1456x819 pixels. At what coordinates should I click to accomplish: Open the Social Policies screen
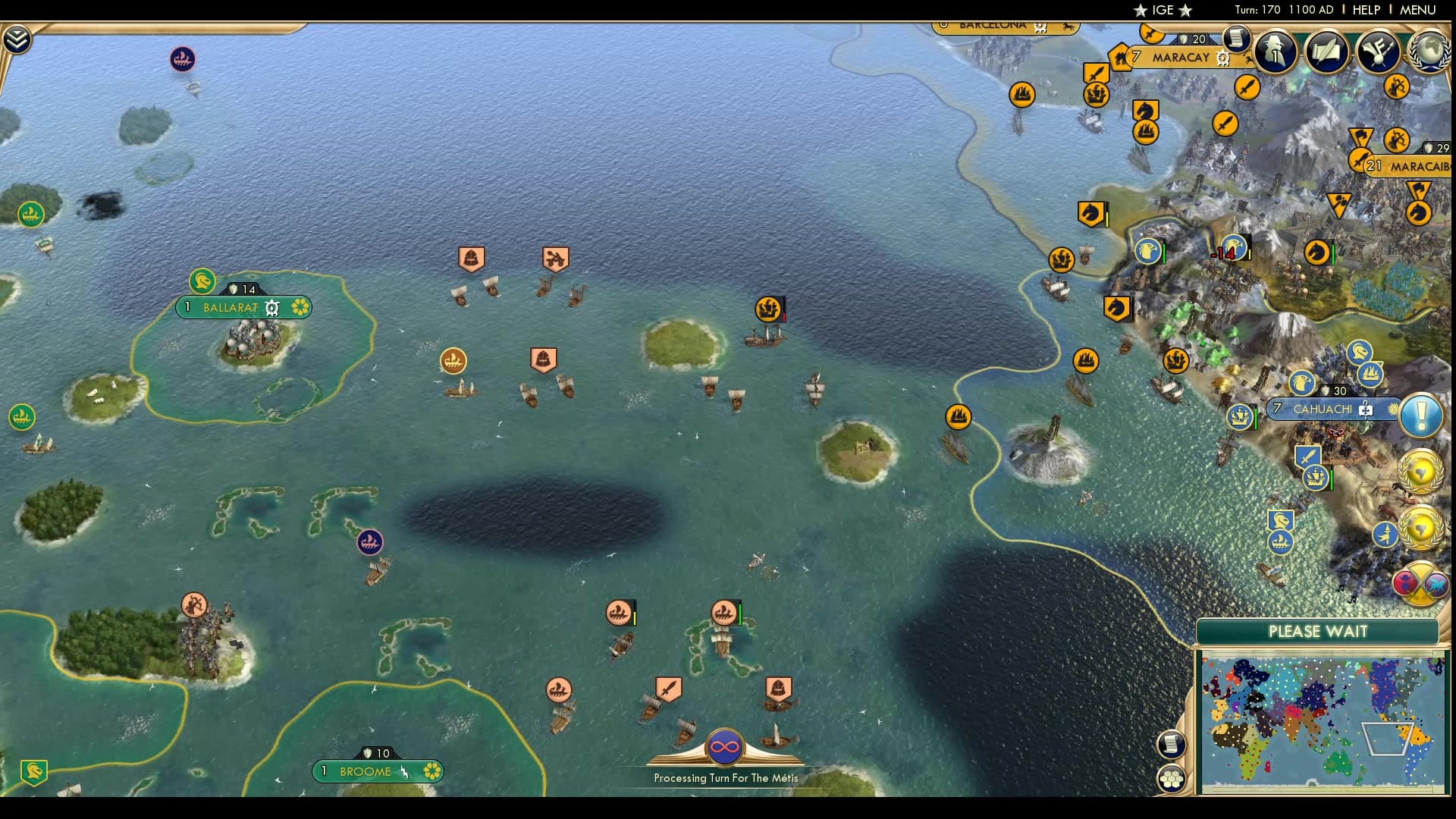pyautogui.click(x=1327, y=49)
